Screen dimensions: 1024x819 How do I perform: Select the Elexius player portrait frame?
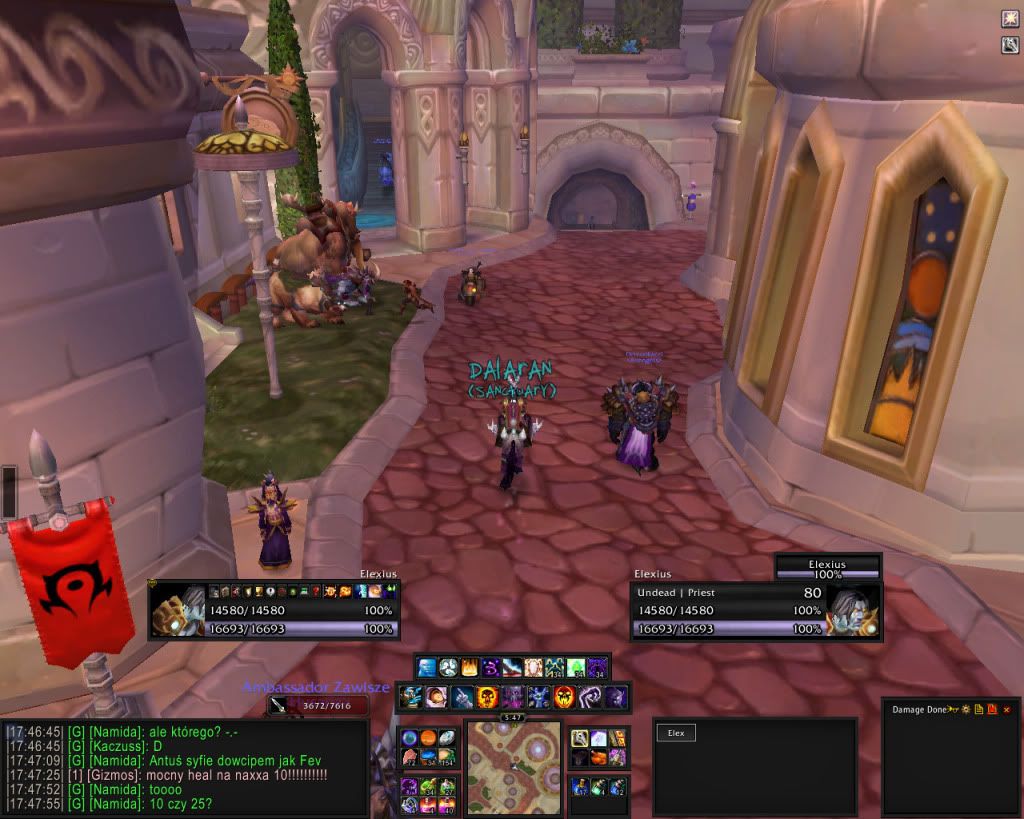coord(179,609)
